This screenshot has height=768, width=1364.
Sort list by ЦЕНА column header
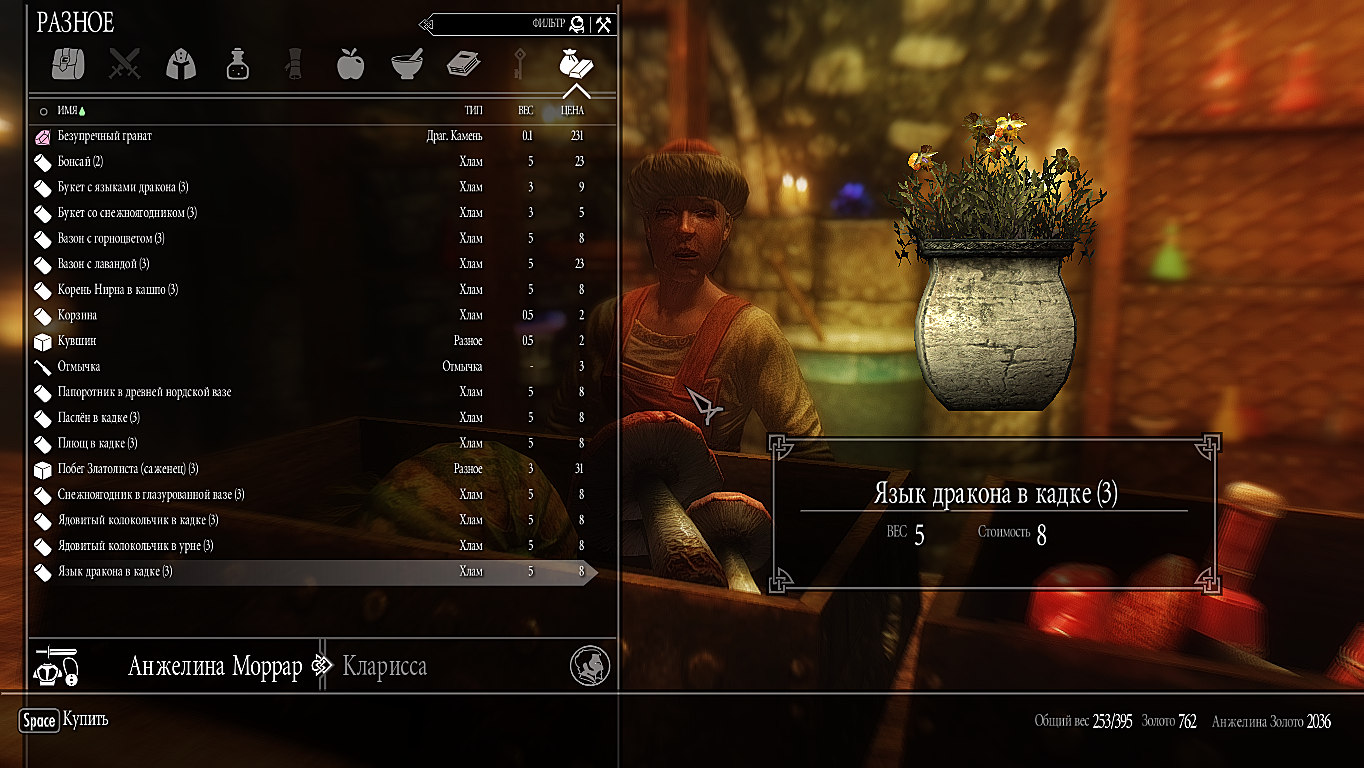(572, 111)
